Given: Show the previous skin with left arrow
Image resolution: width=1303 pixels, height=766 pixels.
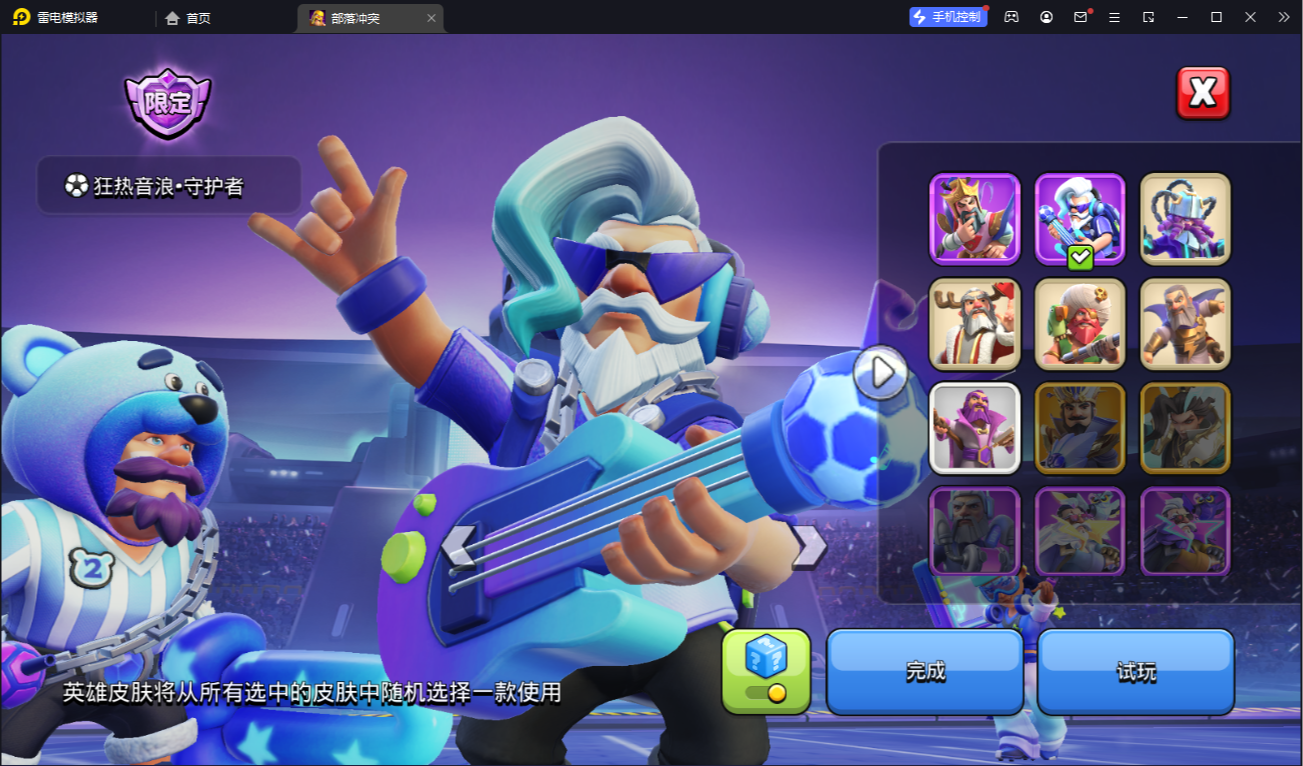Looking at the screenshot, I should click(x=458, y=546).
